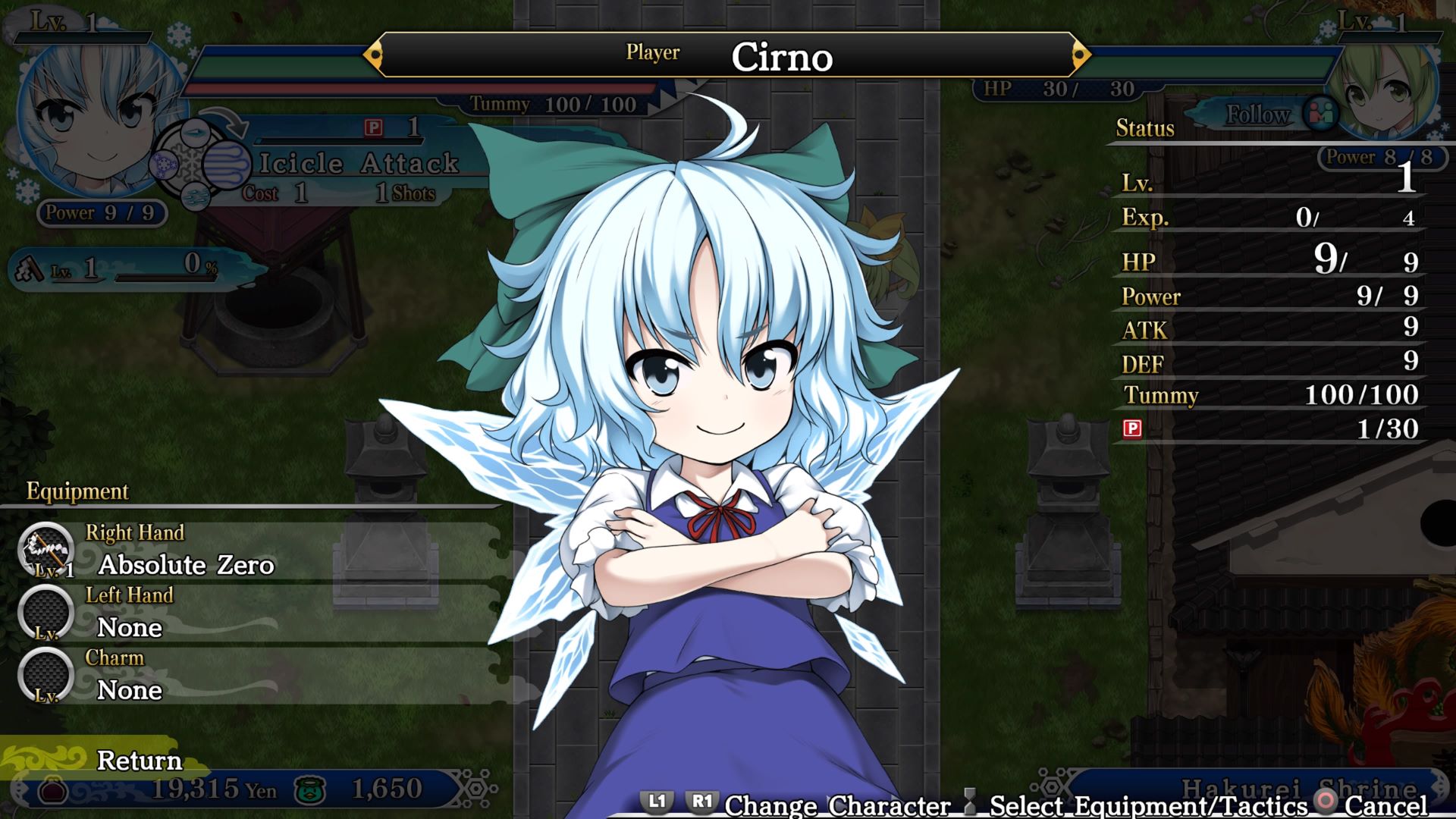Select the Equipment section header
The width and height of the screenshot is (1456, 819).
(77, 491)
